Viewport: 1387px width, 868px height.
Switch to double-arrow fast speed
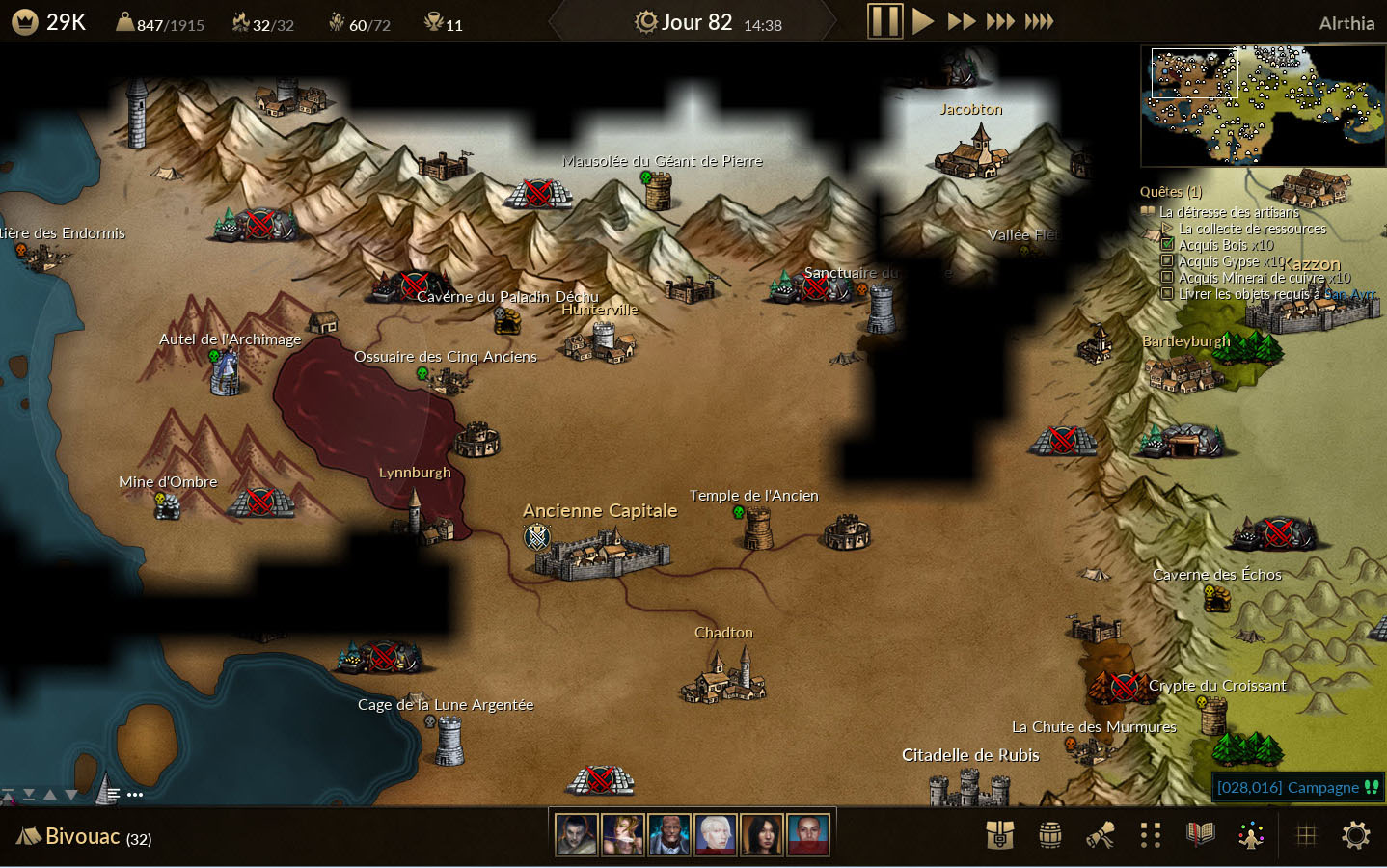point(962,21)
